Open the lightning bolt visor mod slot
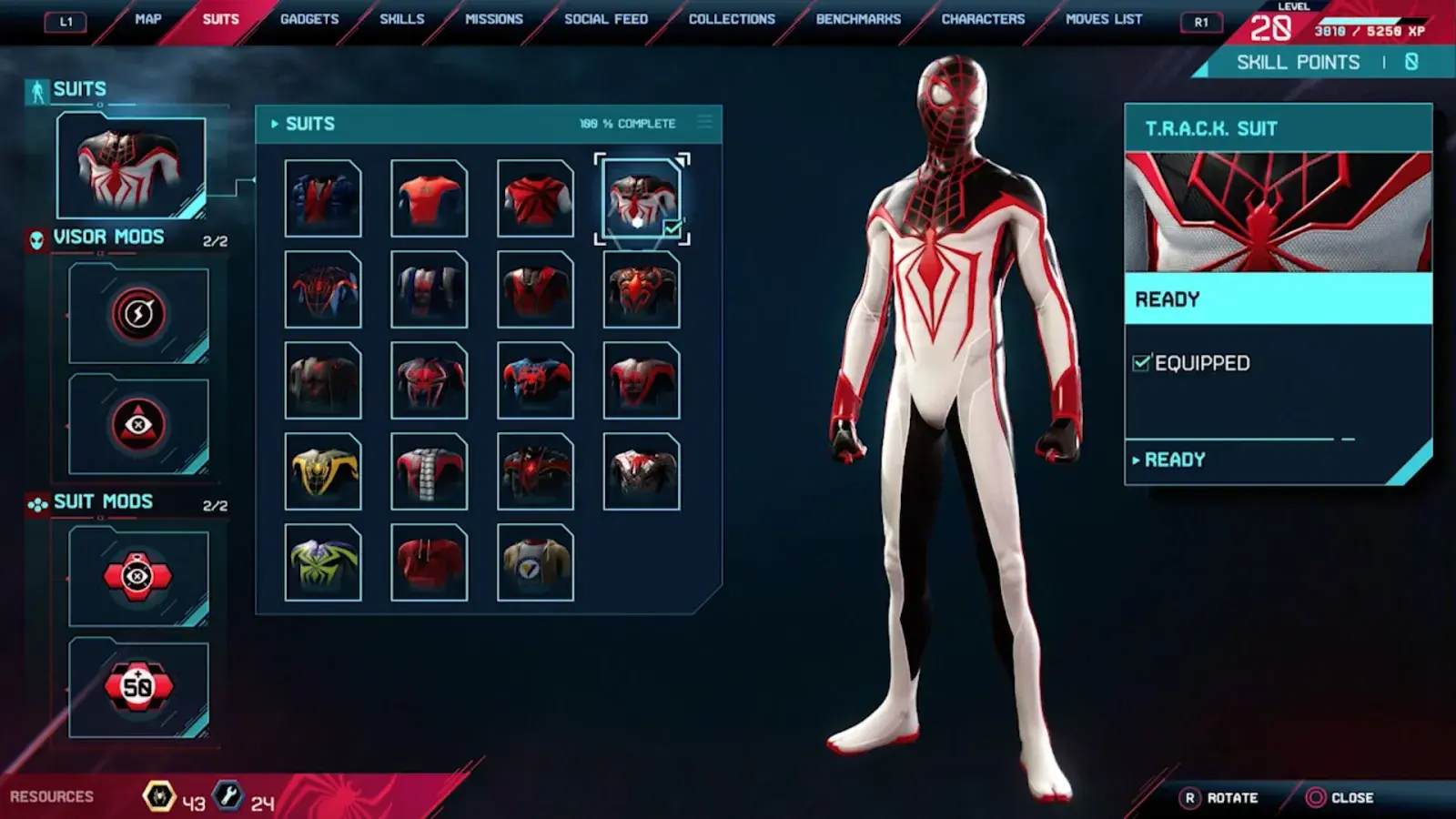Screen dimensions: 1456x819 pos(138,314)
